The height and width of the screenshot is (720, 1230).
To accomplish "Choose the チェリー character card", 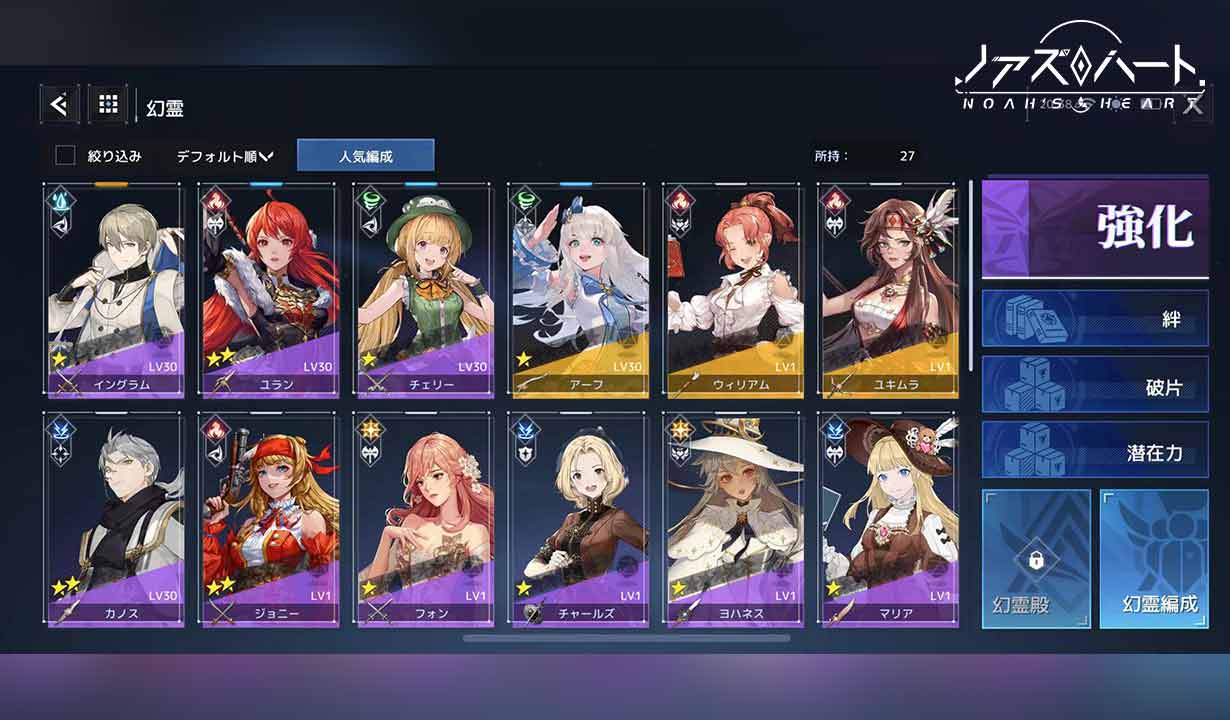I will [x=424, y=290].
